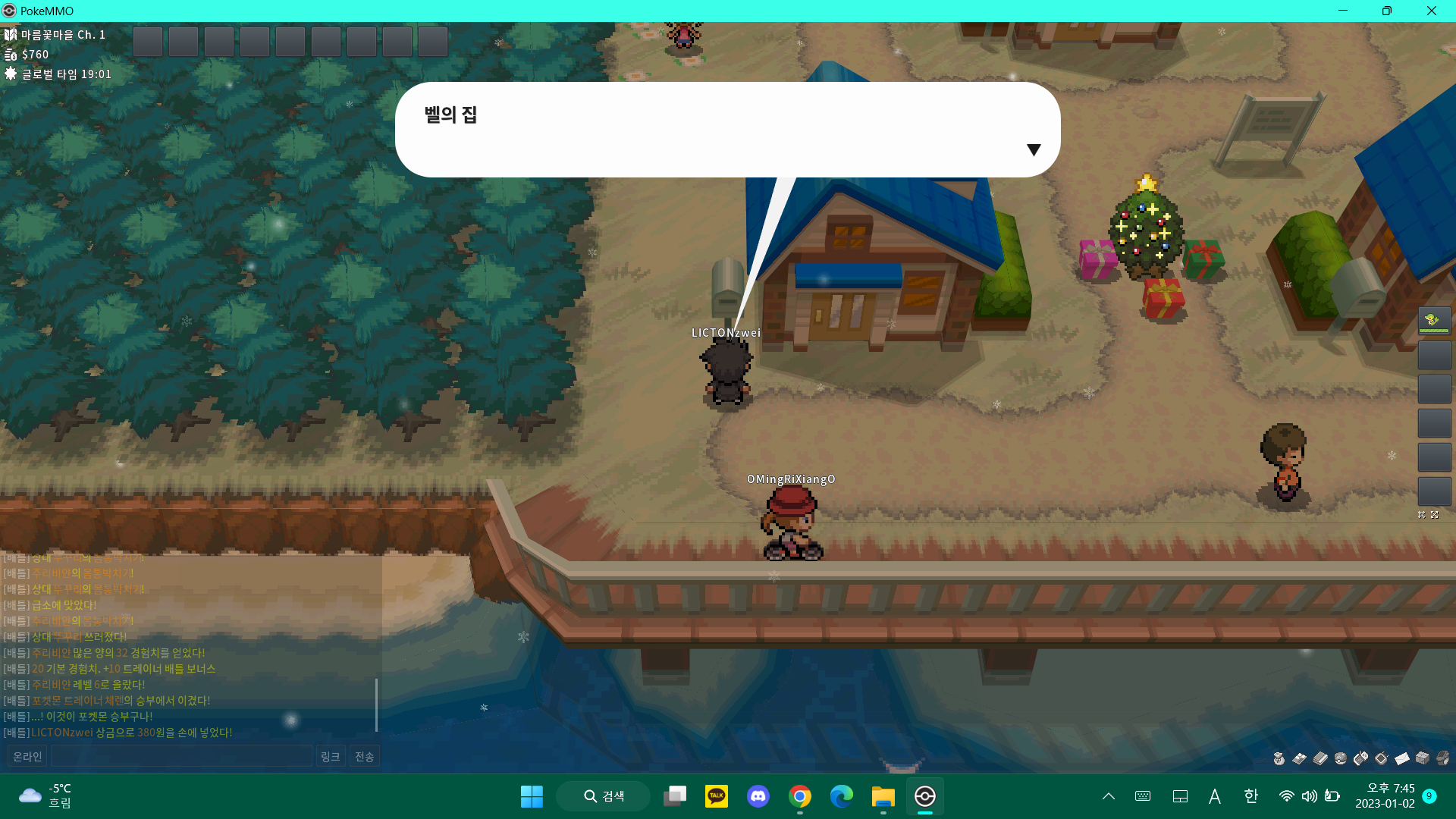
Task: Open the Poké Ball party icon
Action: pyautogui.click(x=1340, y=758)
